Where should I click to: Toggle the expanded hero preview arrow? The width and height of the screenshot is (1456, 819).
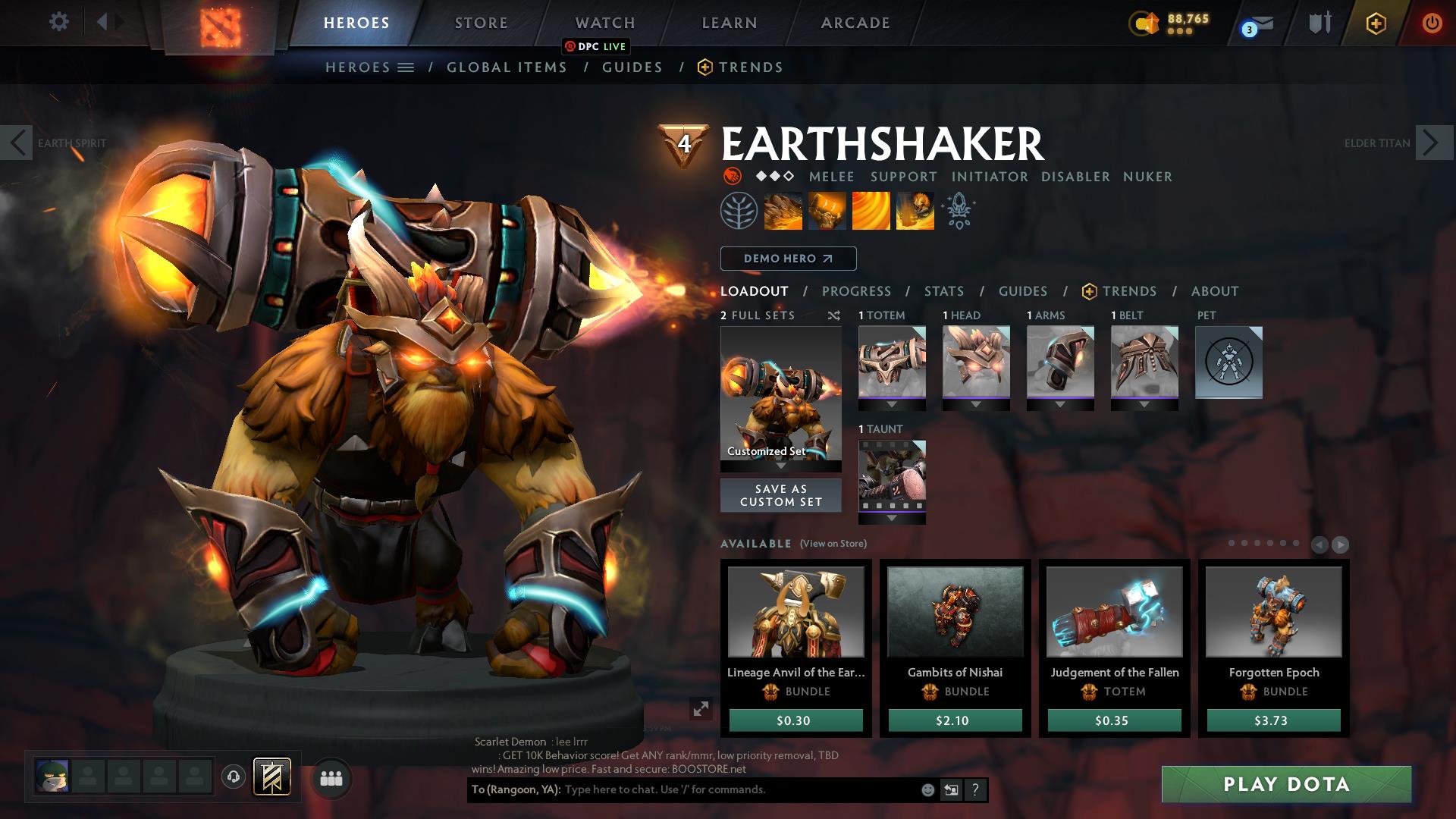(701, 711)
